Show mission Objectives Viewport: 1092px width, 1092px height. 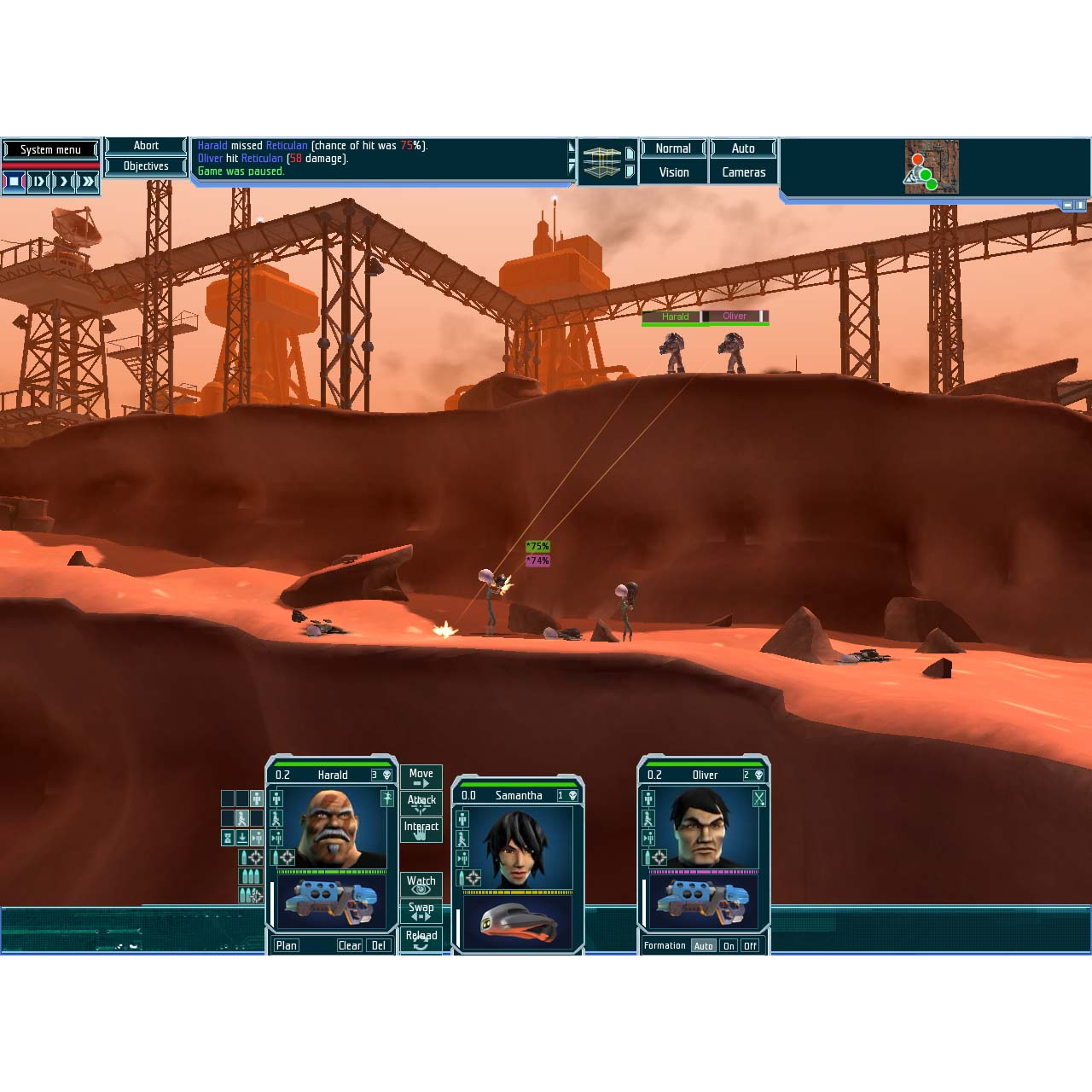point(146,166)
